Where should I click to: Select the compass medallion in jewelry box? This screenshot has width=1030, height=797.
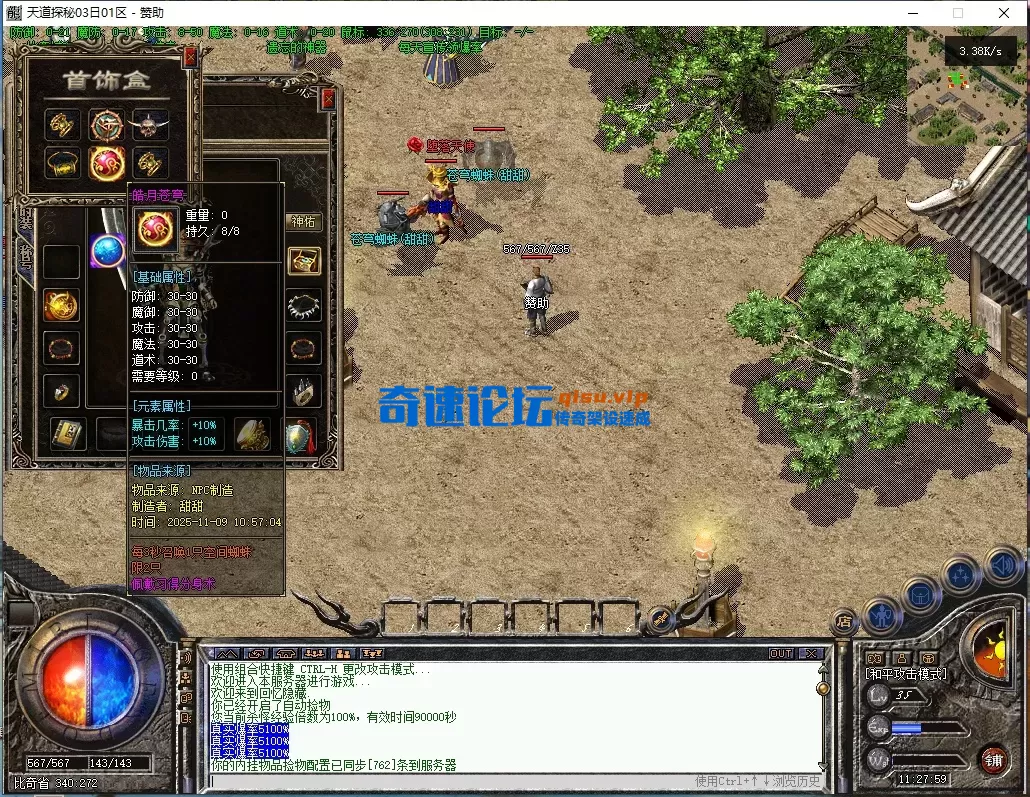107,125
